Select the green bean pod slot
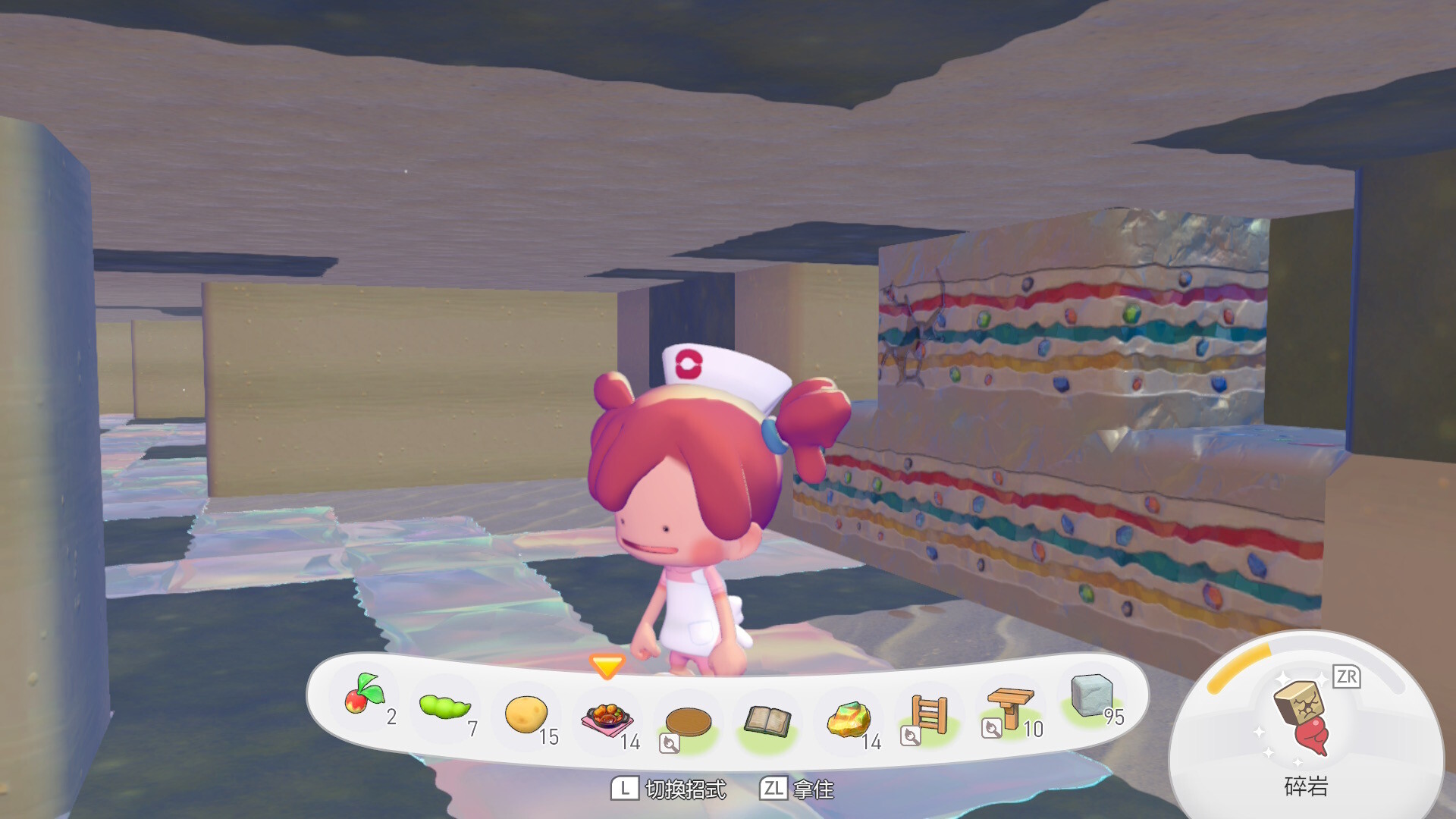This screenshot has width=1456, height=819. coord(444,707)
